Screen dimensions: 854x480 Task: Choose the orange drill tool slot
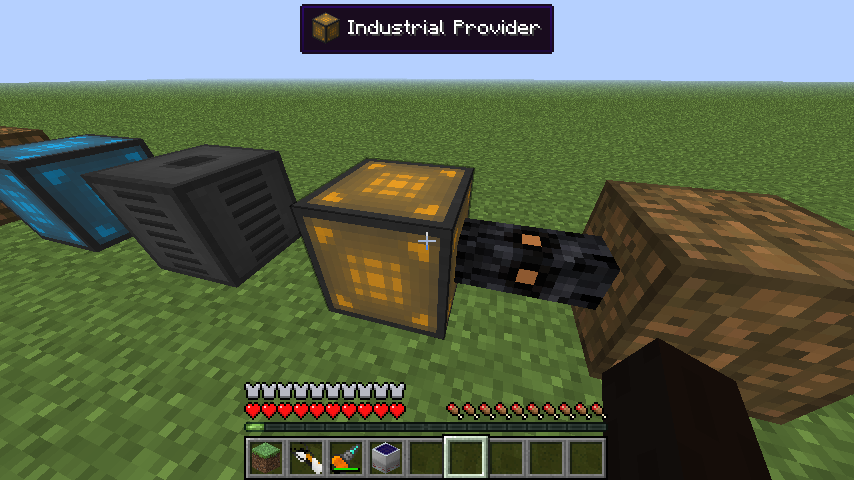click(x=345, y=458)
